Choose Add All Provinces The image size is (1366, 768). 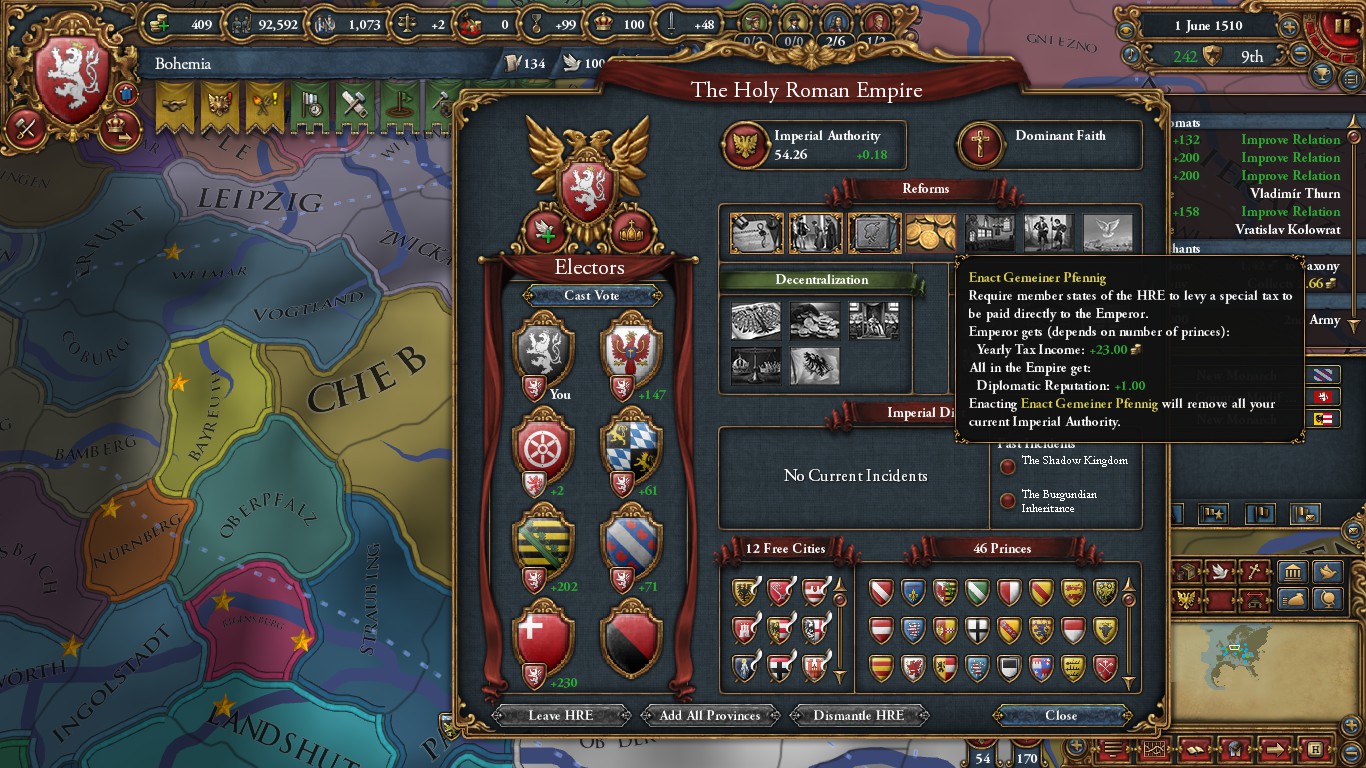tap(710, 715)
